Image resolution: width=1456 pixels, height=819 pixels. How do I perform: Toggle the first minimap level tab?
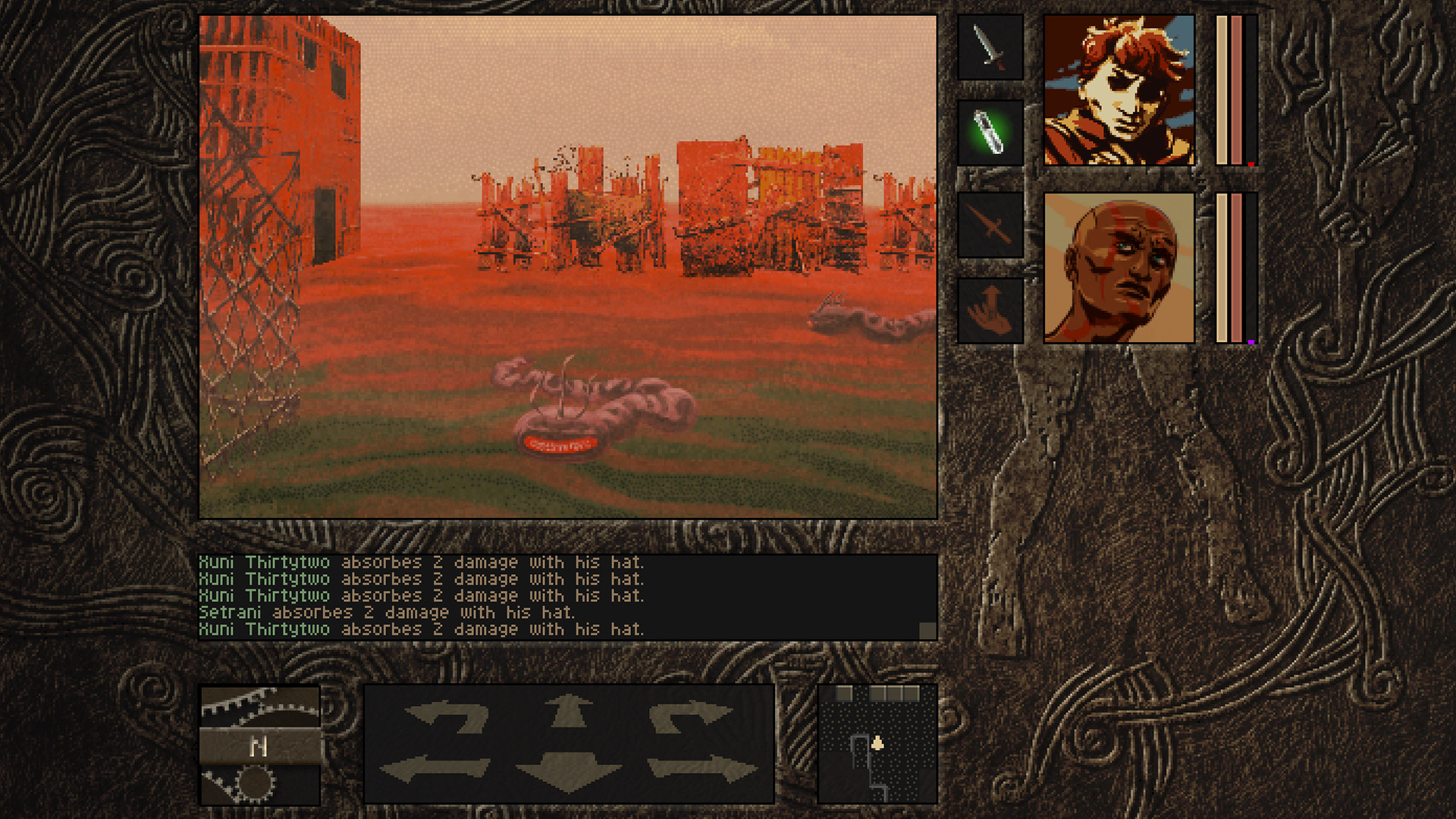tap(843, 693)
